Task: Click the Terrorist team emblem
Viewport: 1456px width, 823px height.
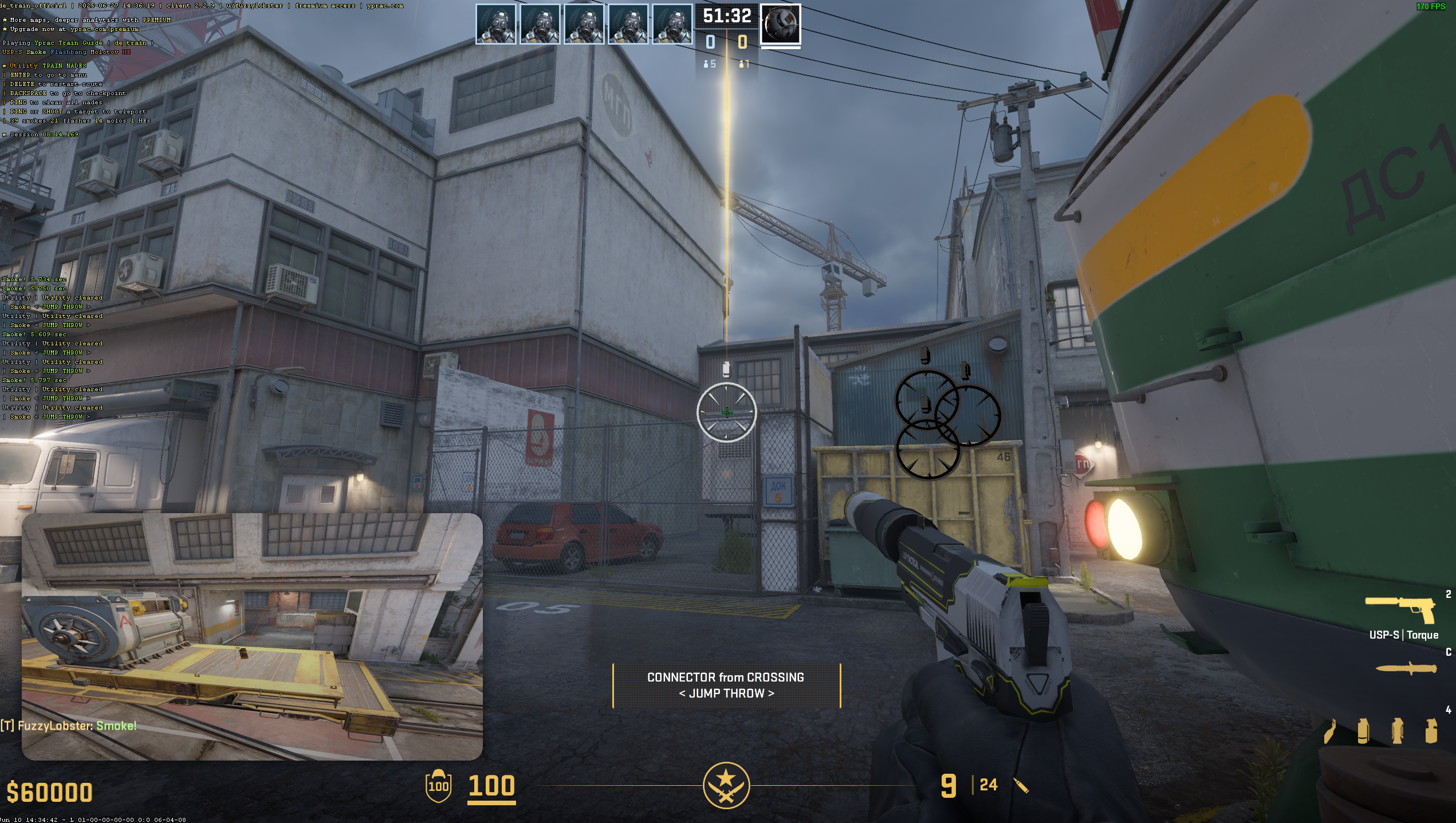Action: coord(726,785)
